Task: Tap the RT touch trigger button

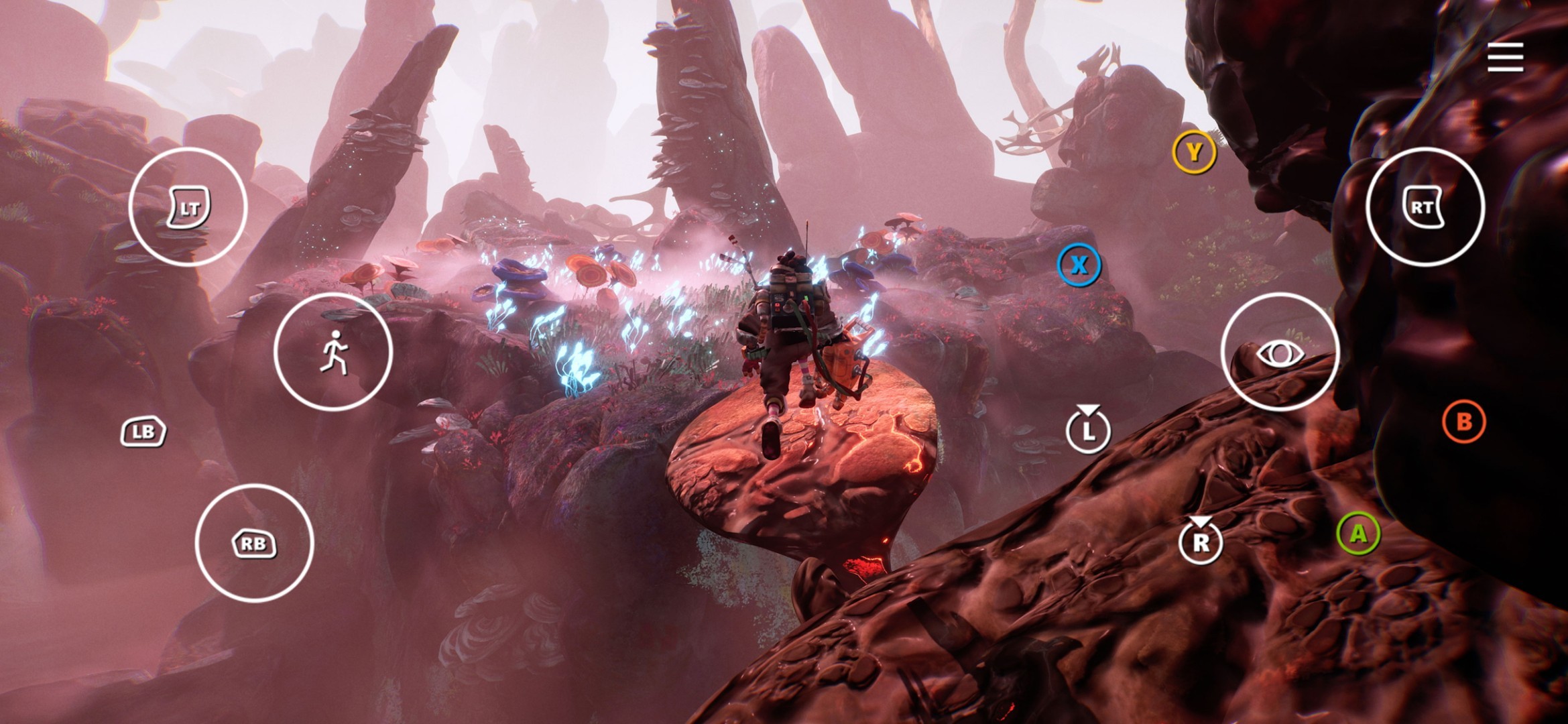Action: click(1425, 207)
